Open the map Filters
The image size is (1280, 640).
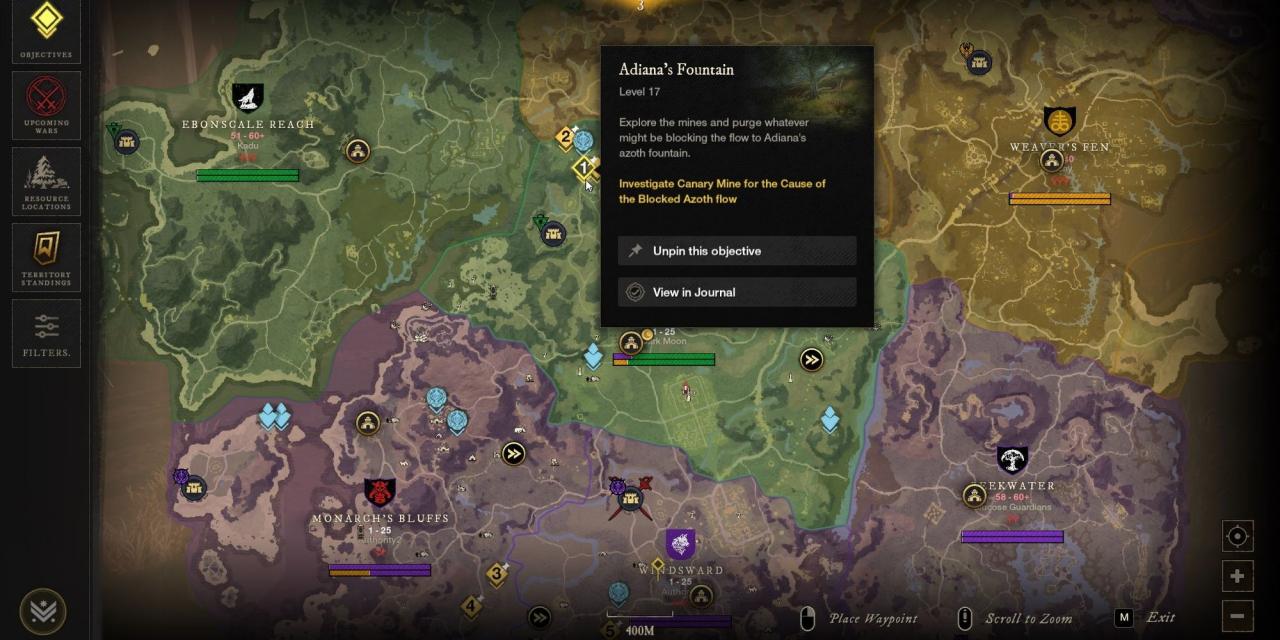[46, 333]
